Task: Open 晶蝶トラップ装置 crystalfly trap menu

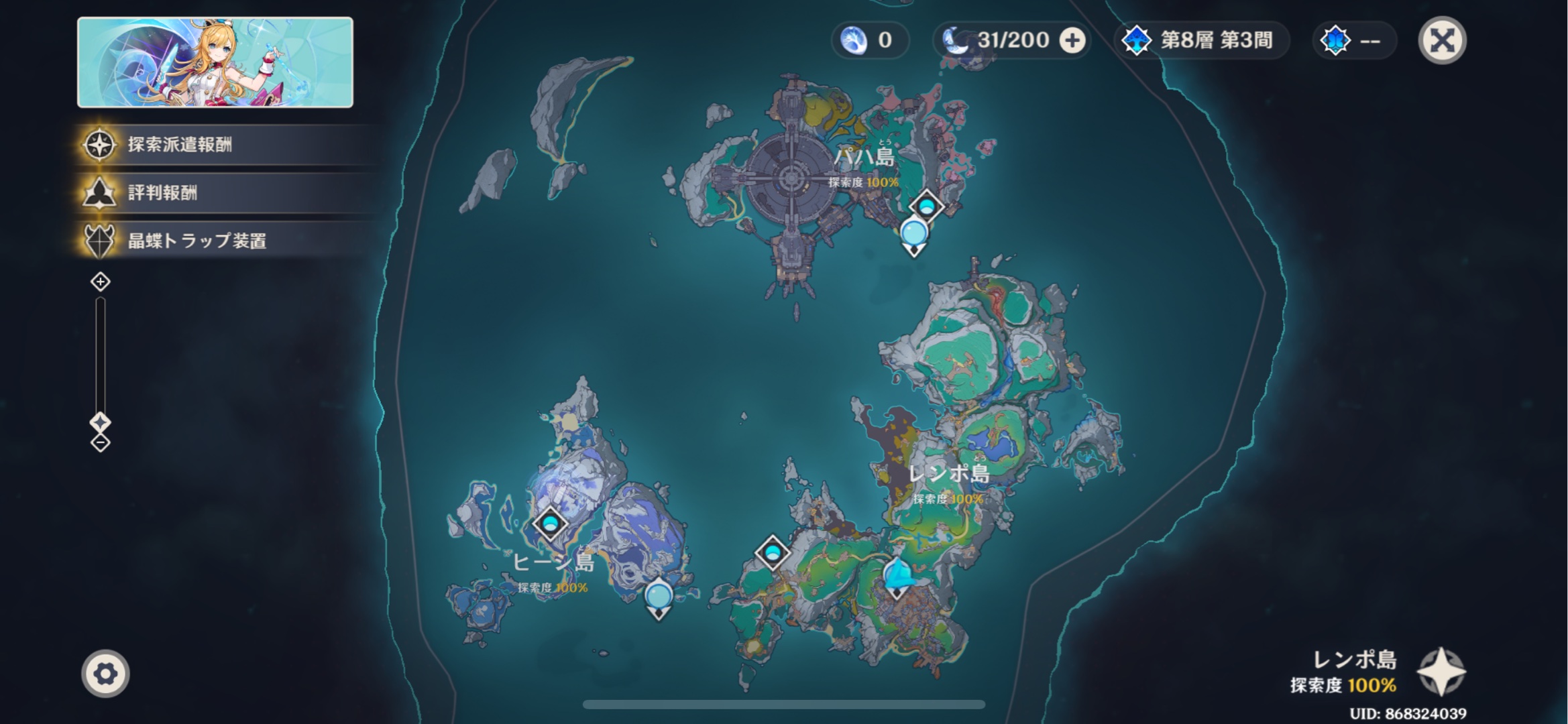Action: click(197, 241)
